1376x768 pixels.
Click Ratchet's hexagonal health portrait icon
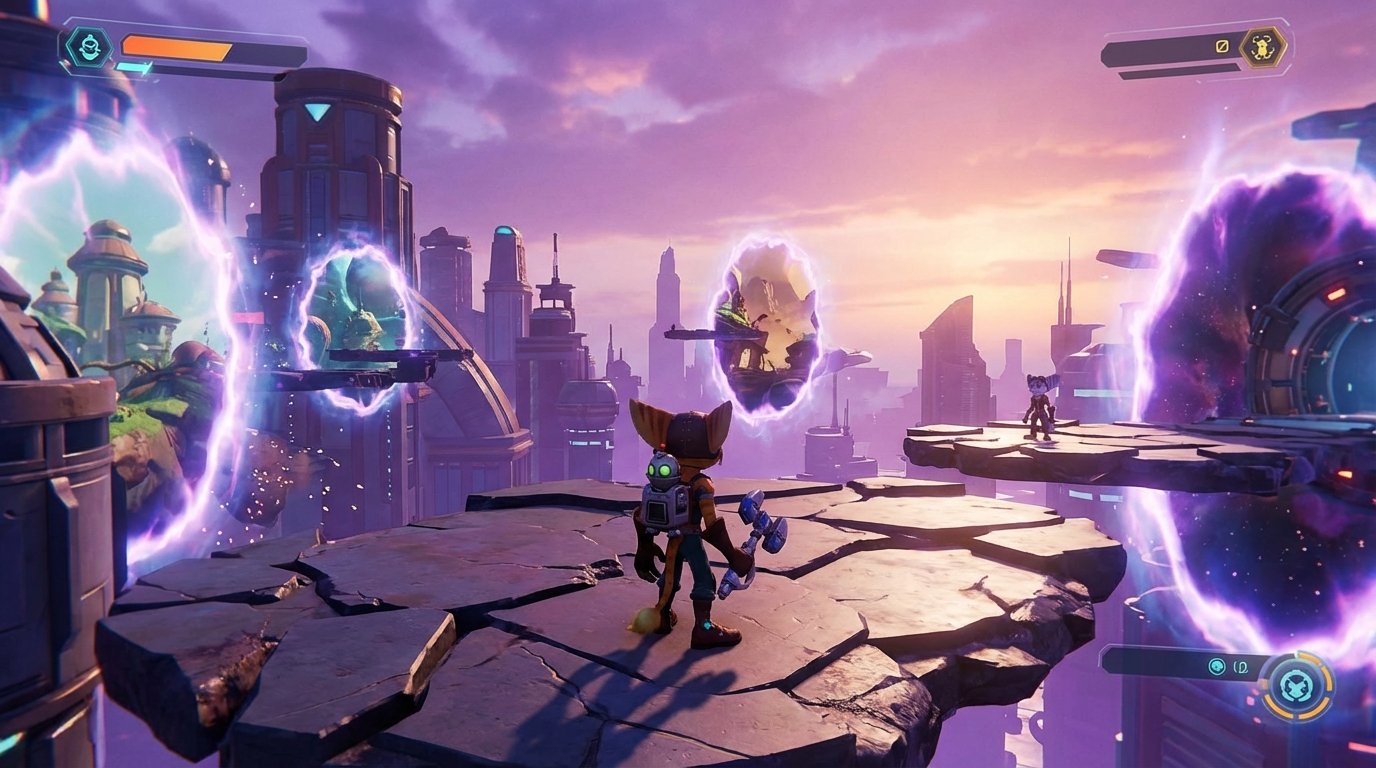pos(88,45)
